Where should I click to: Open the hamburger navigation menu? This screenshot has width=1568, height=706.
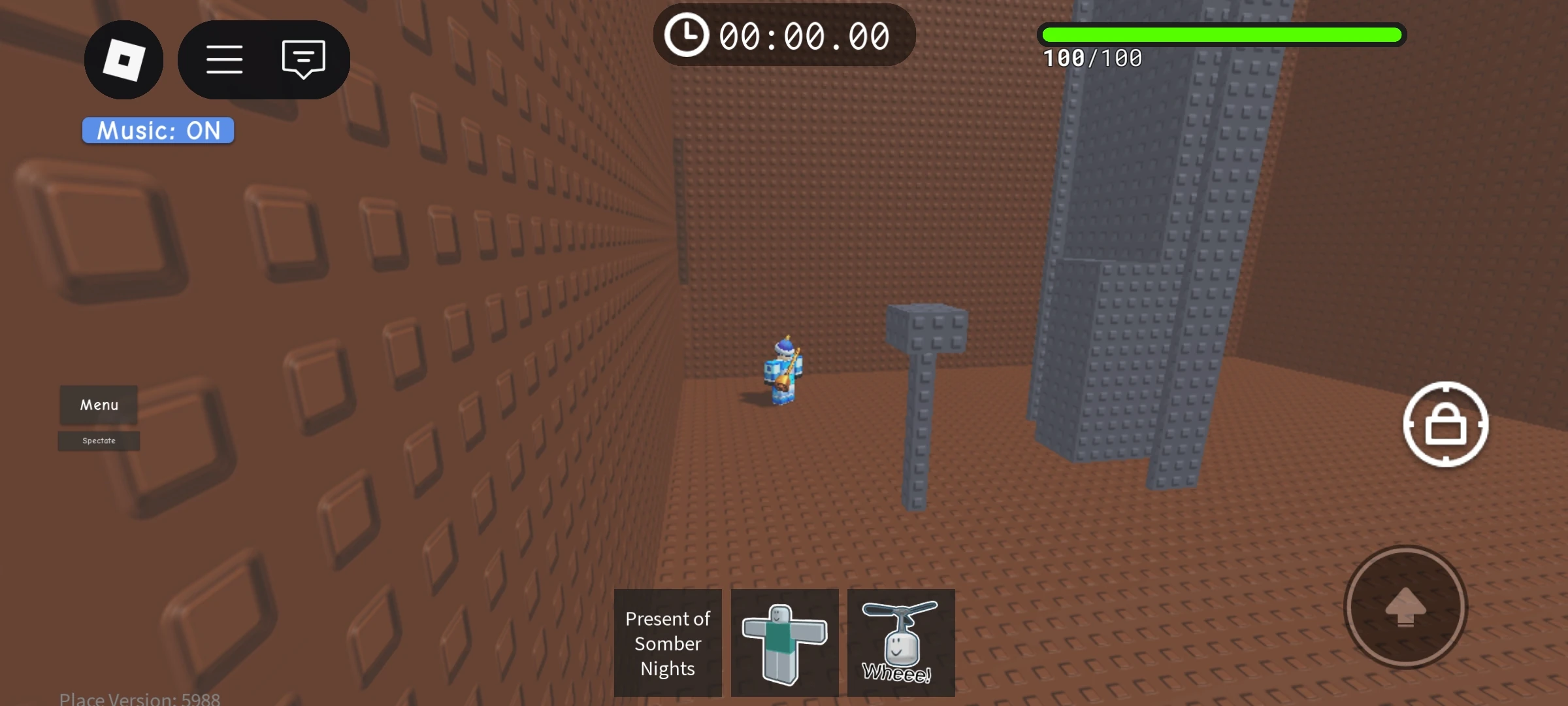(225, 59)
